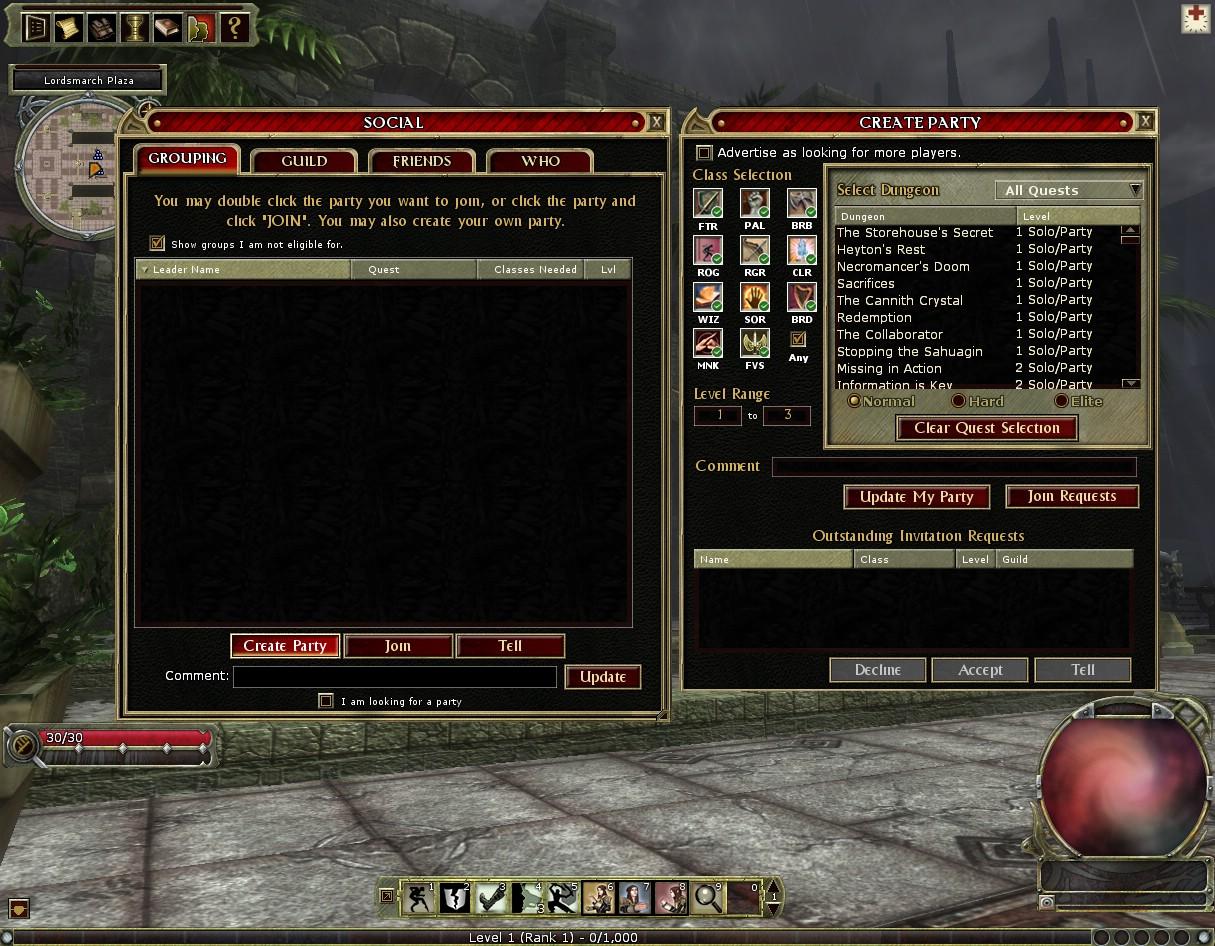Switch to the Guild tab

[x=304, y=161]
